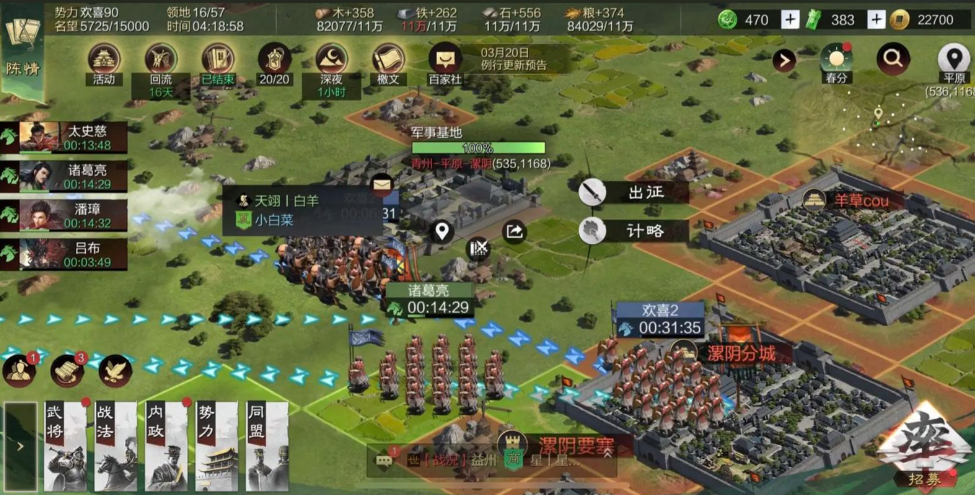Open the 内政 internal affairs menu
The height and width of the screenshot is (495, 975).
coord(166,446)
